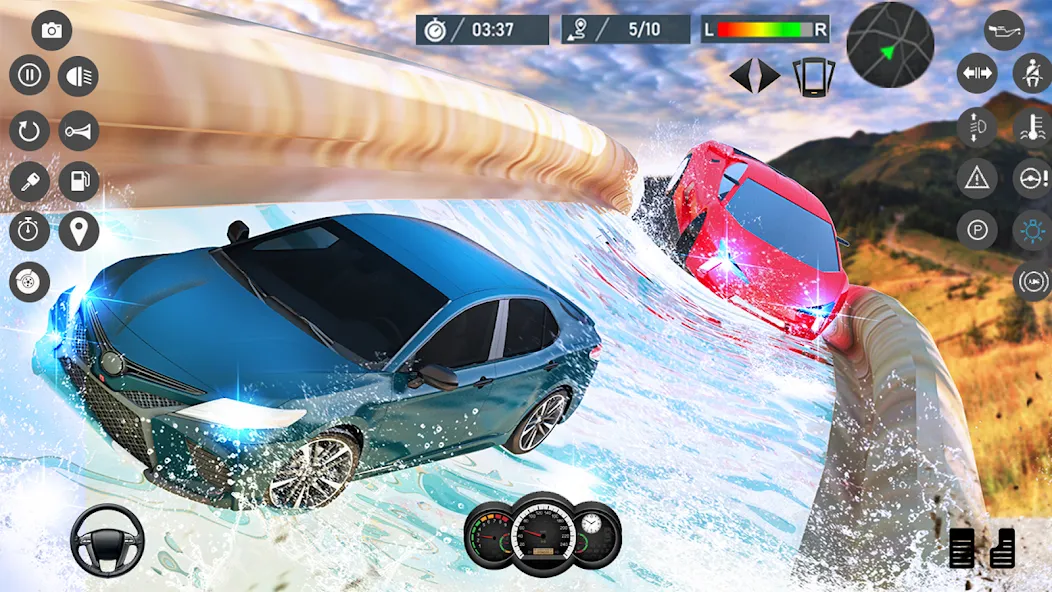Screen dimensions: 1052x592
Task: Open the fuel pump button
Action: [78, 181]
